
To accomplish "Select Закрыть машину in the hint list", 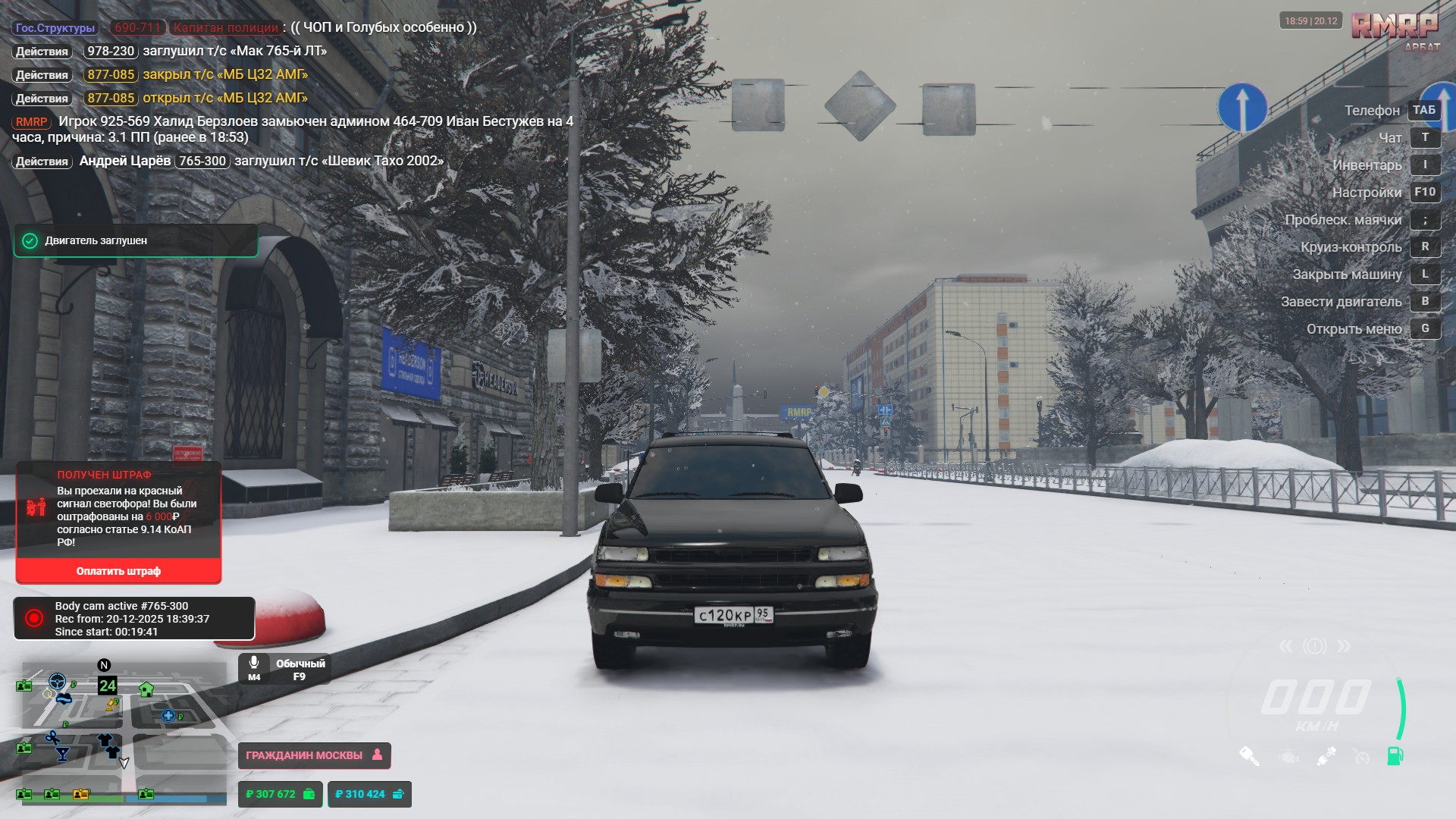I will 1347,275.
